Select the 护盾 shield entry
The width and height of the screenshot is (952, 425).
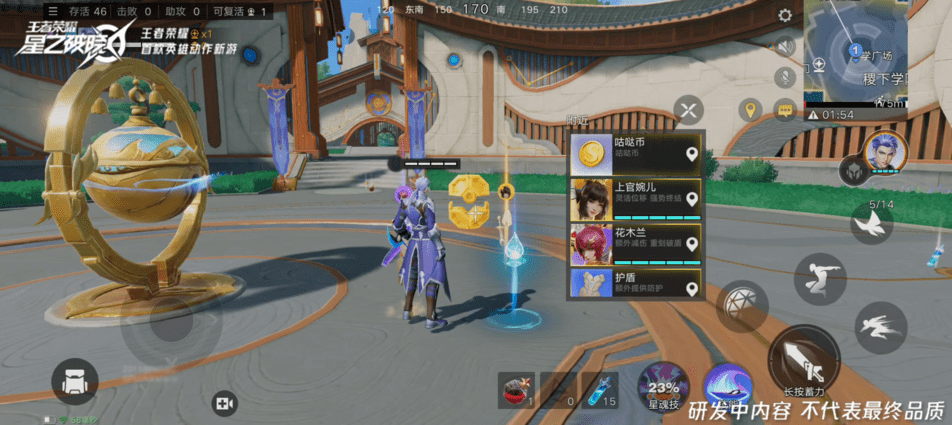click(635, 284)
